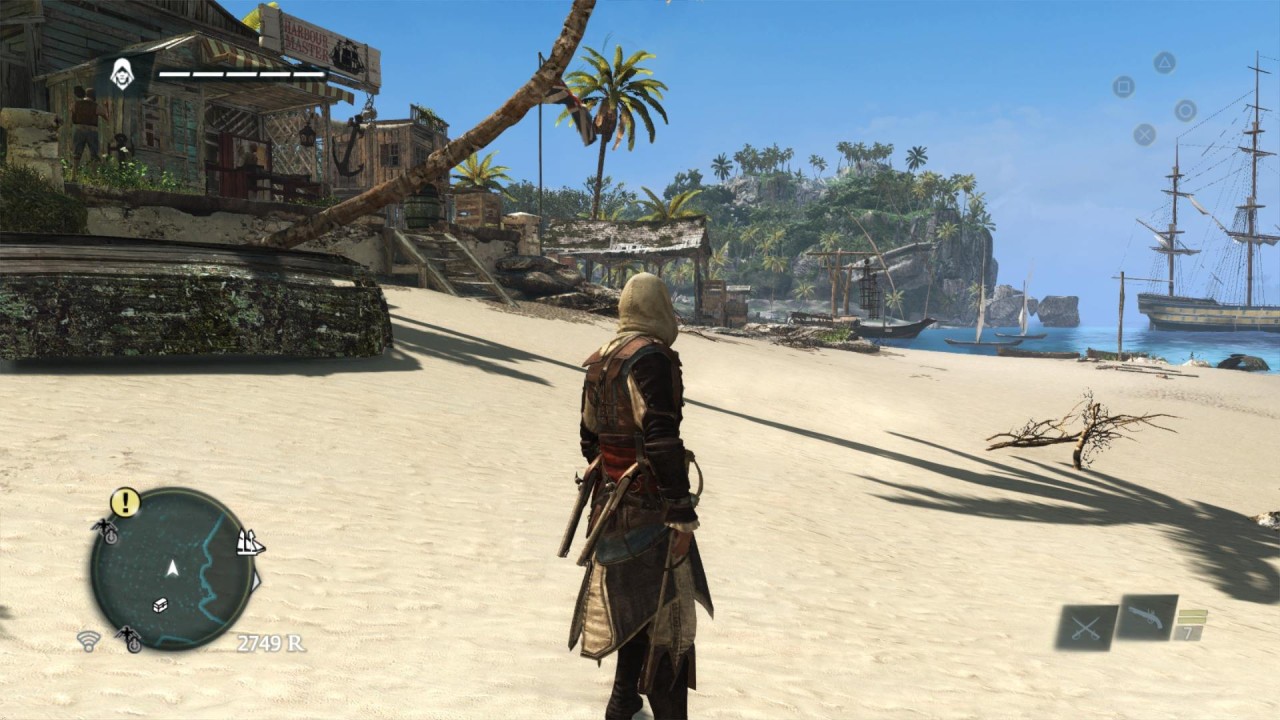Click the circular minimap
This screenshot has height=720, width=1280.
[x=172, y=569]
